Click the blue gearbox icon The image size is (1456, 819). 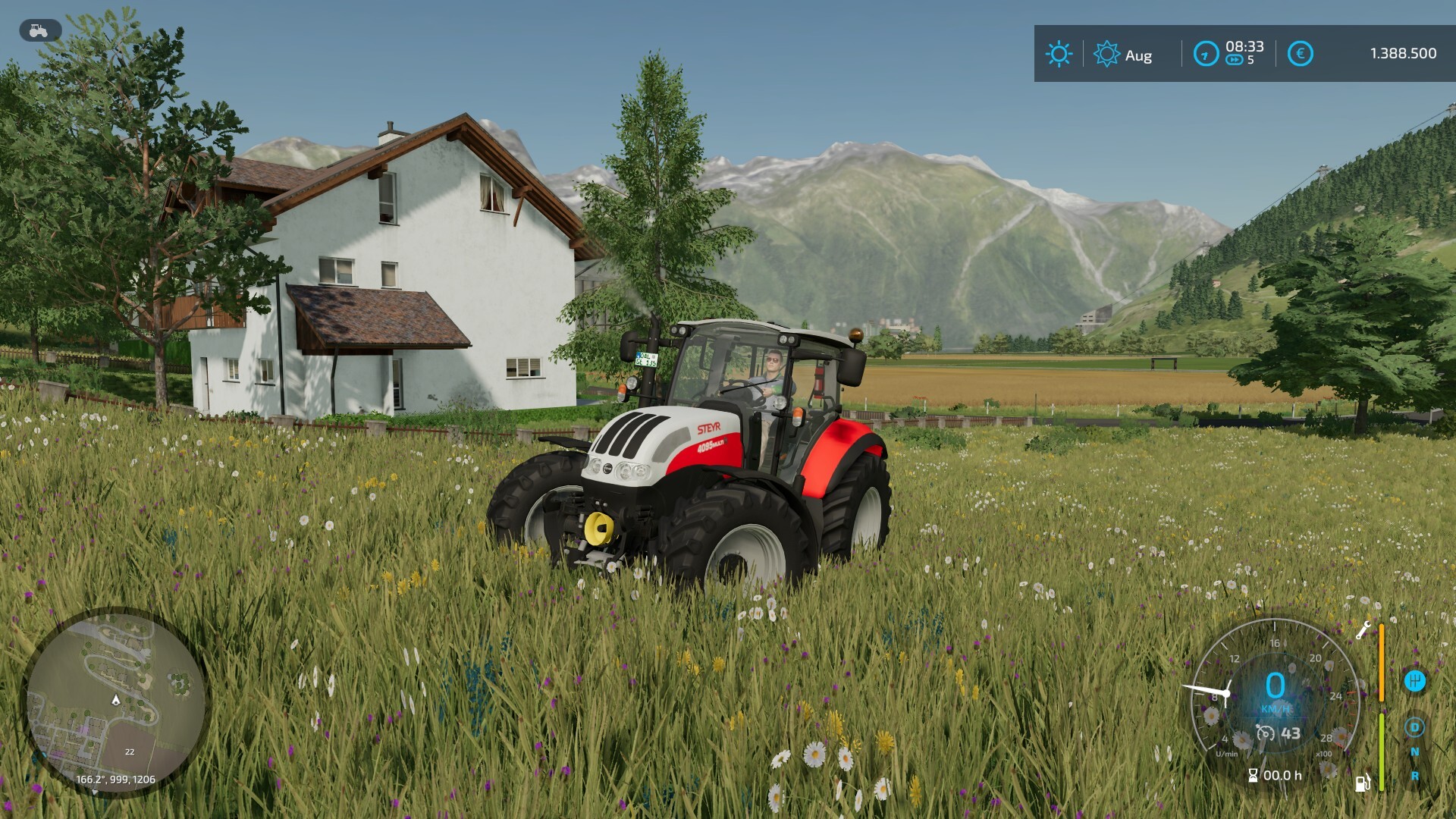pos(1414,680)
